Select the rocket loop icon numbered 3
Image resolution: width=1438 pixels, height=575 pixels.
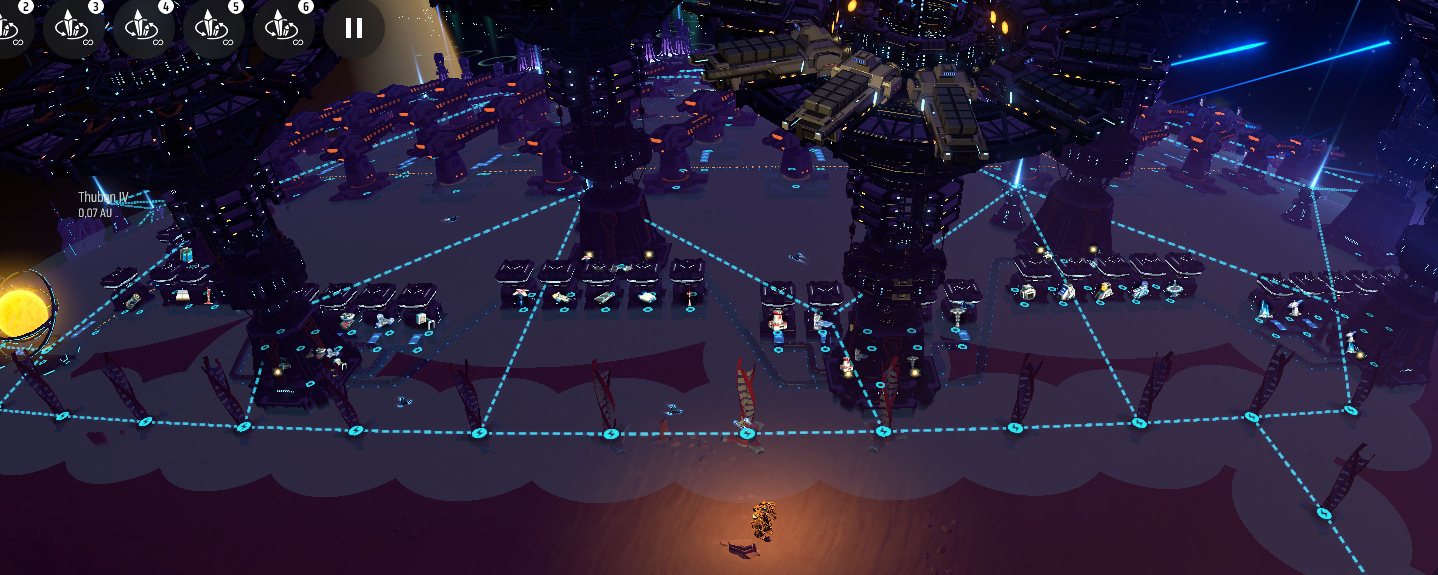(73, 27)
